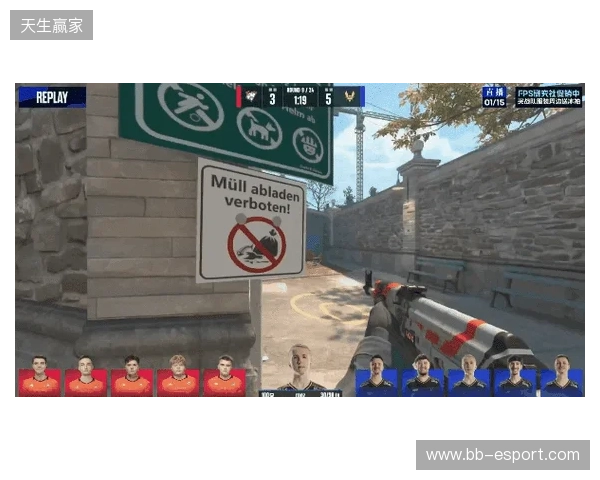Visit the www.bb-esport.com link
Screen dimensions: 600x480
point(503,455)
